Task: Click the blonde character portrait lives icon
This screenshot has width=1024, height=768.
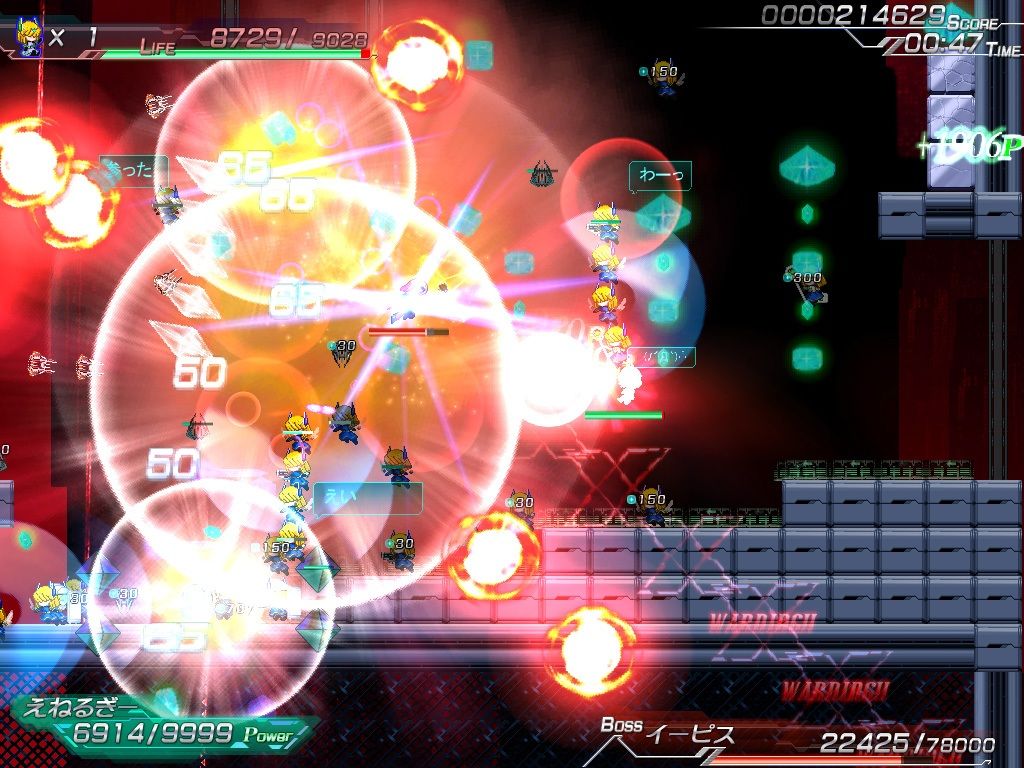Action: 29,38
